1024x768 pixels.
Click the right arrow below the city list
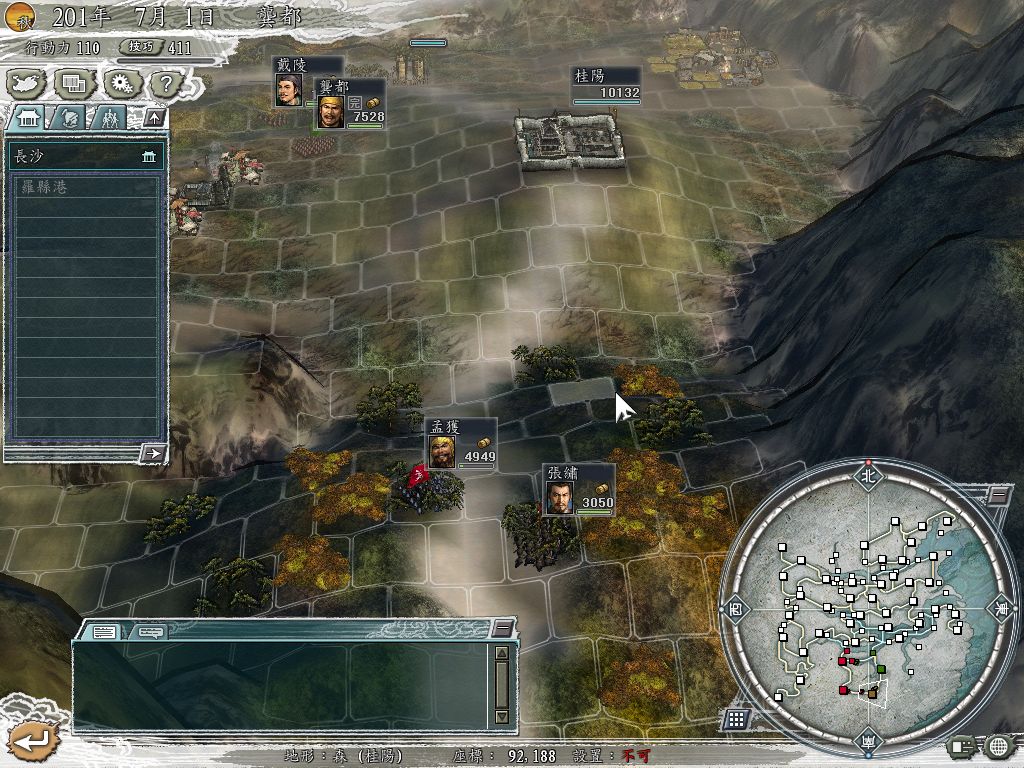153,453
